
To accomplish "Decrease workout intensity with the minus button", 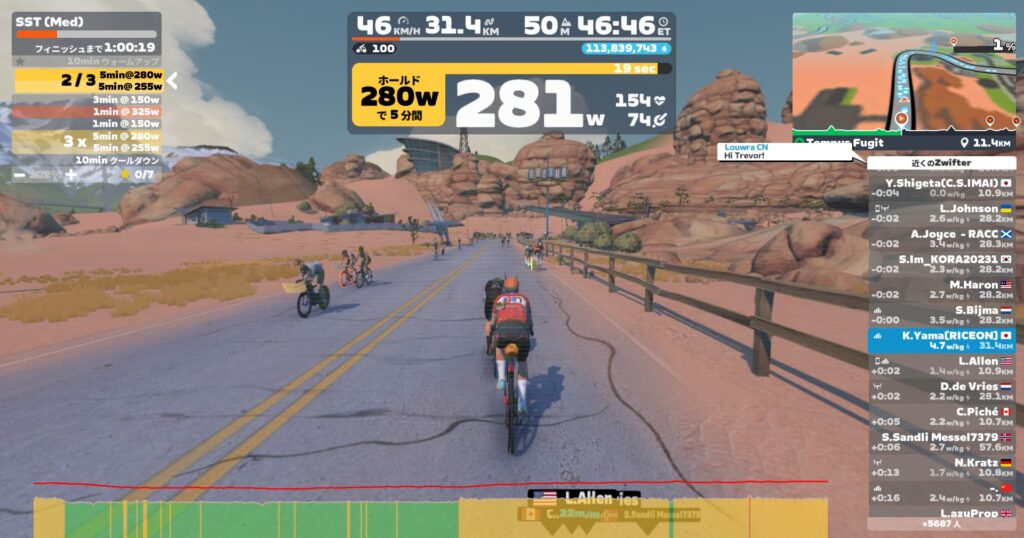I will 21,174.
